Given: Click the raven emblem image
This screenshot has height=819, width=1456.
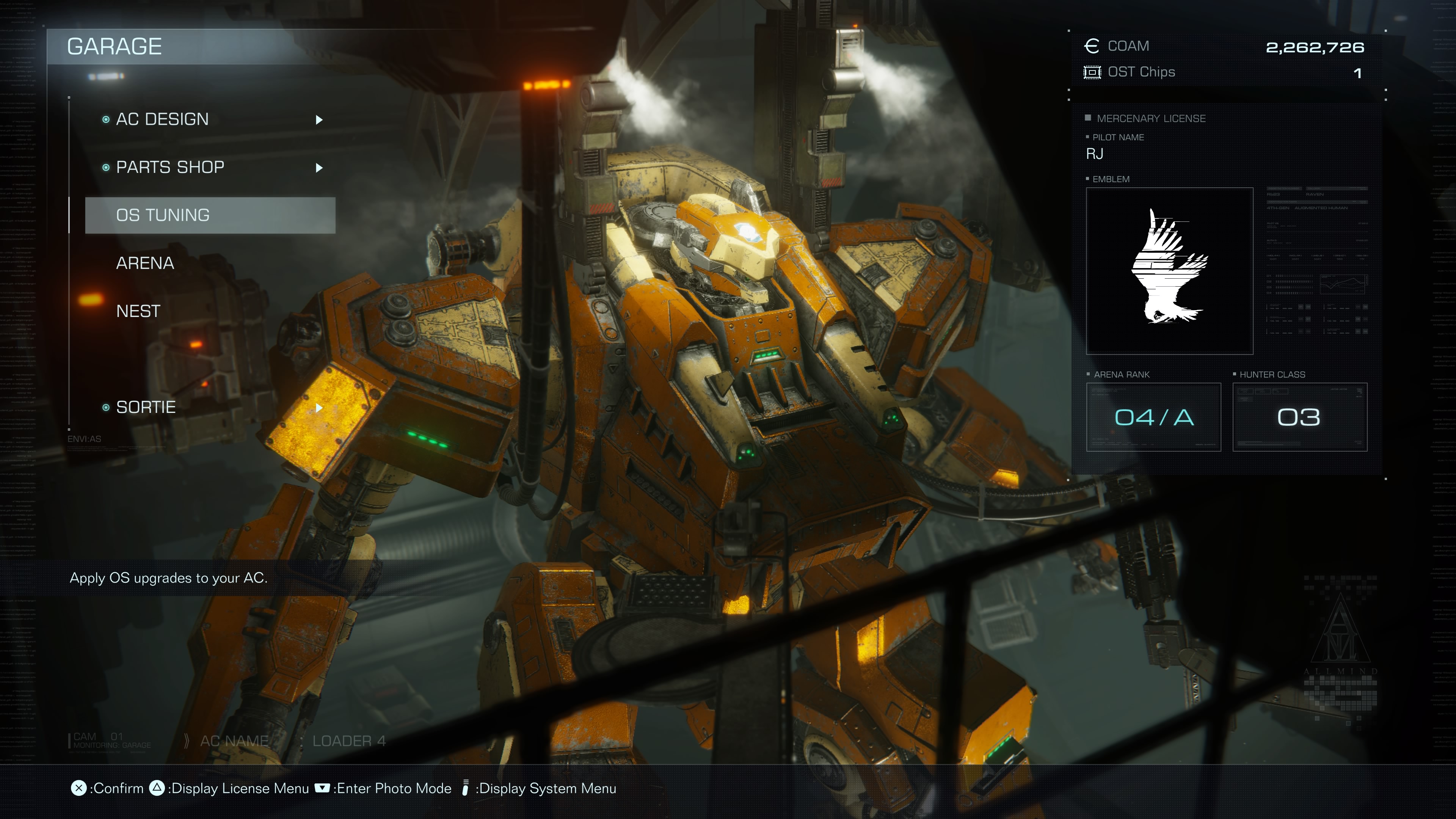Looking at the screenshot, I should (1169, 270).
